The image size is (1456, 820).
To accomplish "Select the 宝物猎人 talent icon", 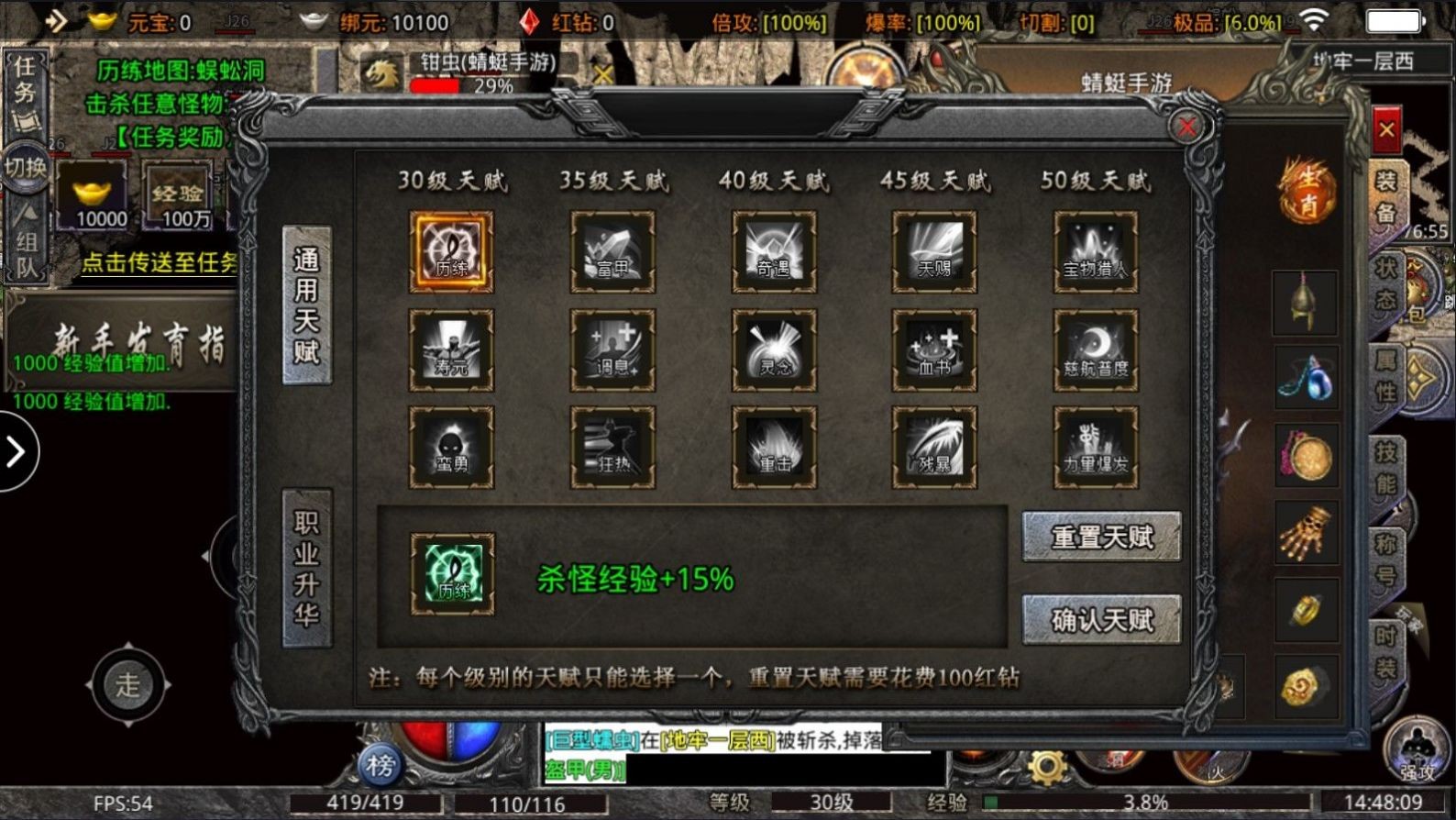I will [1094, 253].
